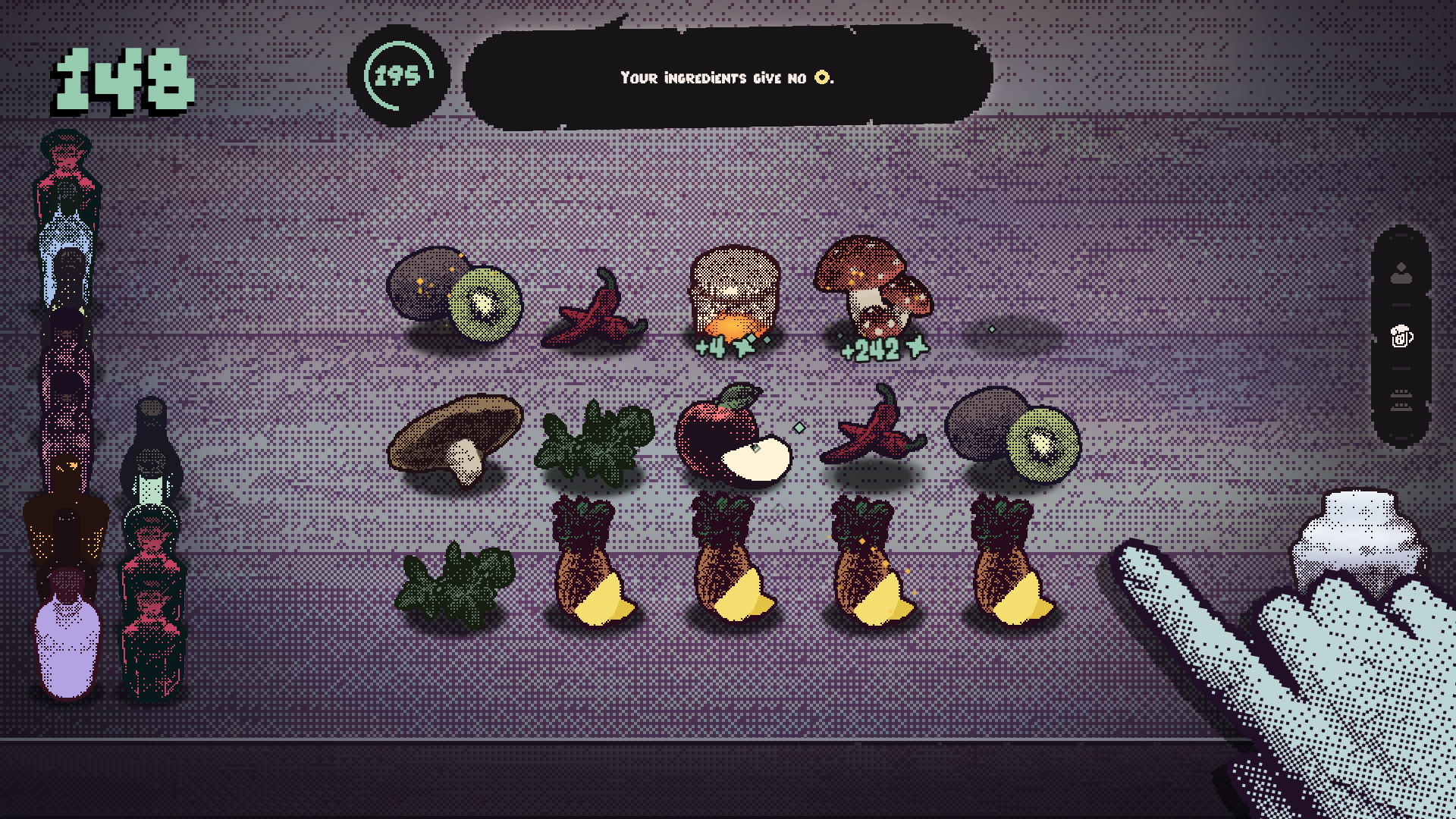Select the beer mug icon in side panel
The height and width of the screenshot is (819, 1456).
coord(1401,336)
